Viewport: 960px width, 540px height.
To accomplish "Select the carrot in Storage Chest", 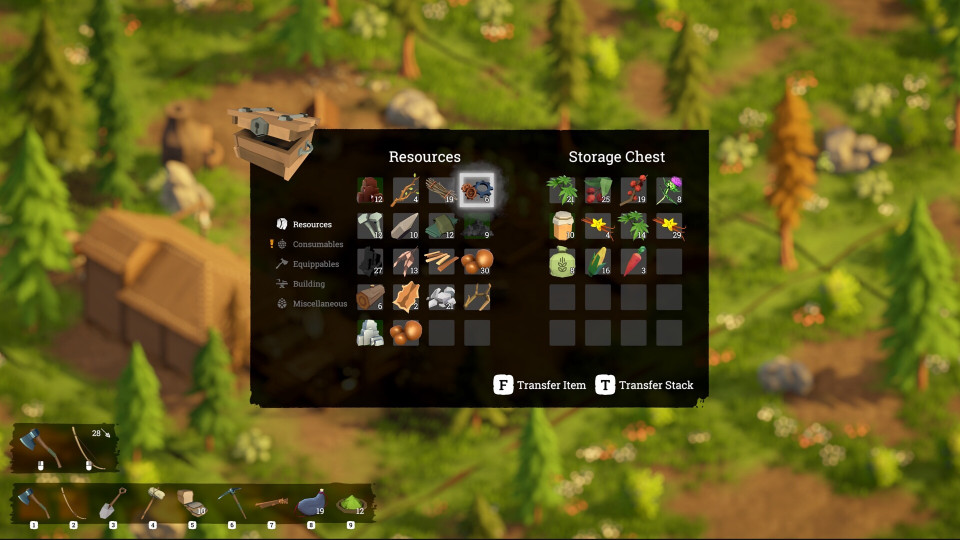I will pos(634,262).
